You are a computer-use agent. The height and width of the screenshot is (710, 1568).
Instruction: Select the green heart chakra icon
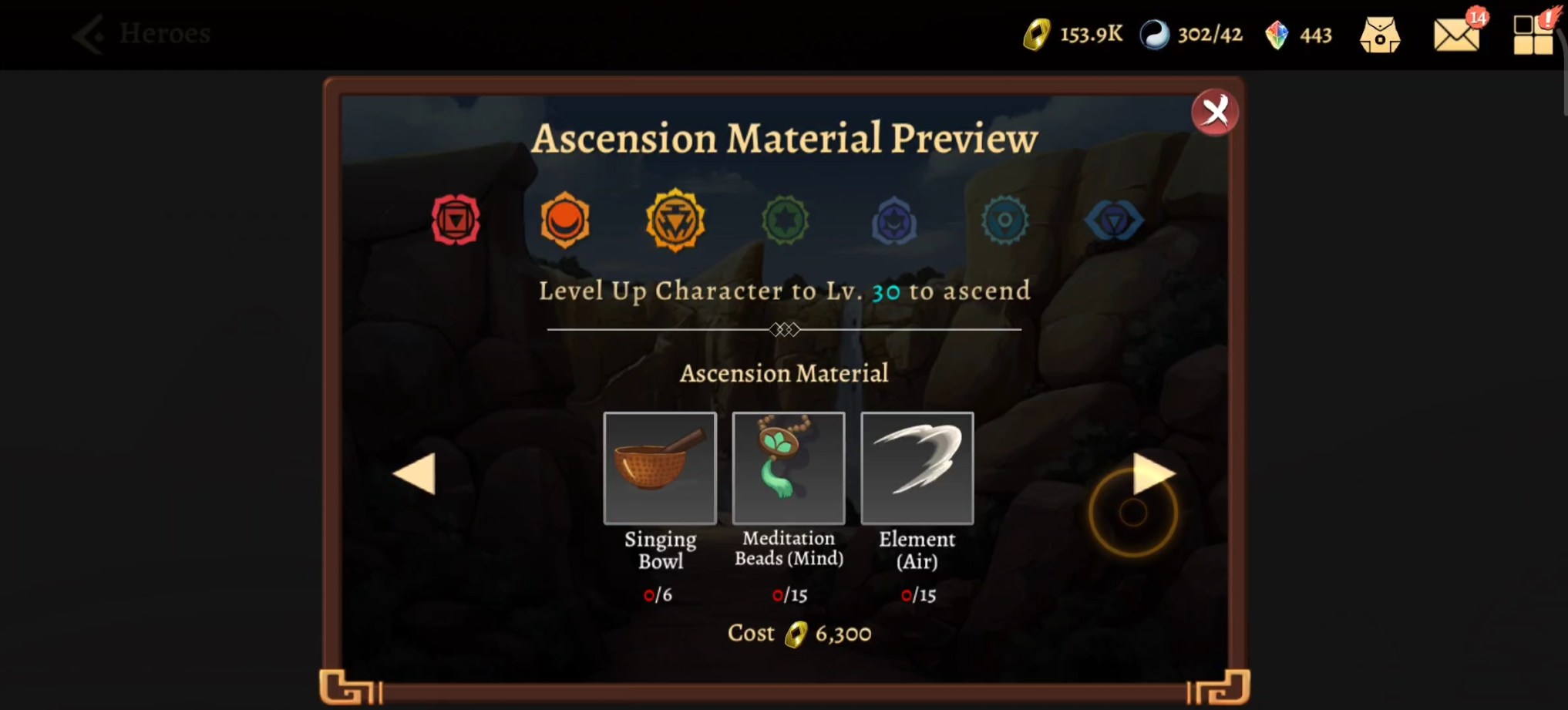(786, 221)
